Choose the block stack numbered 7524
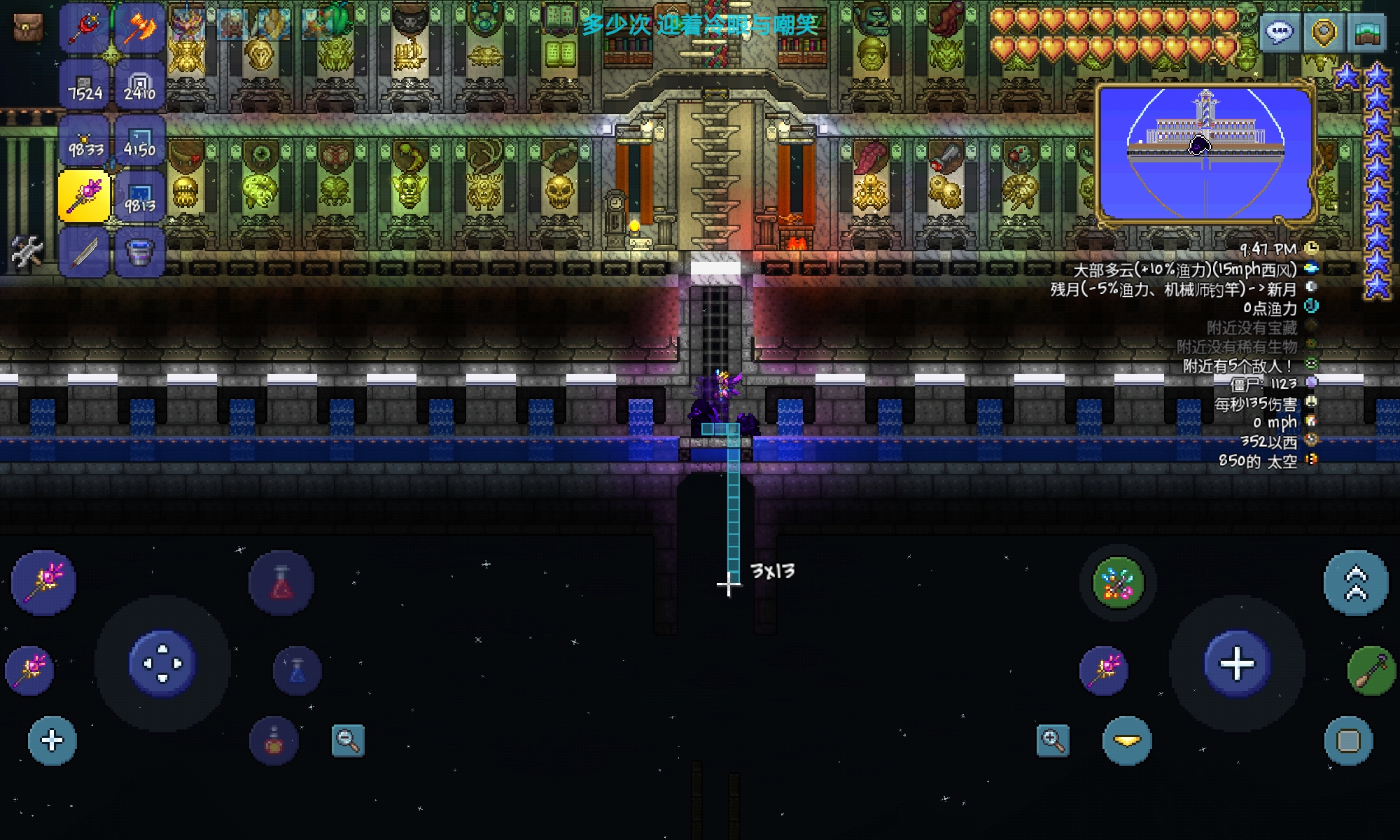Viewport: 1400px width, 840px height. (x=85, y=85)
